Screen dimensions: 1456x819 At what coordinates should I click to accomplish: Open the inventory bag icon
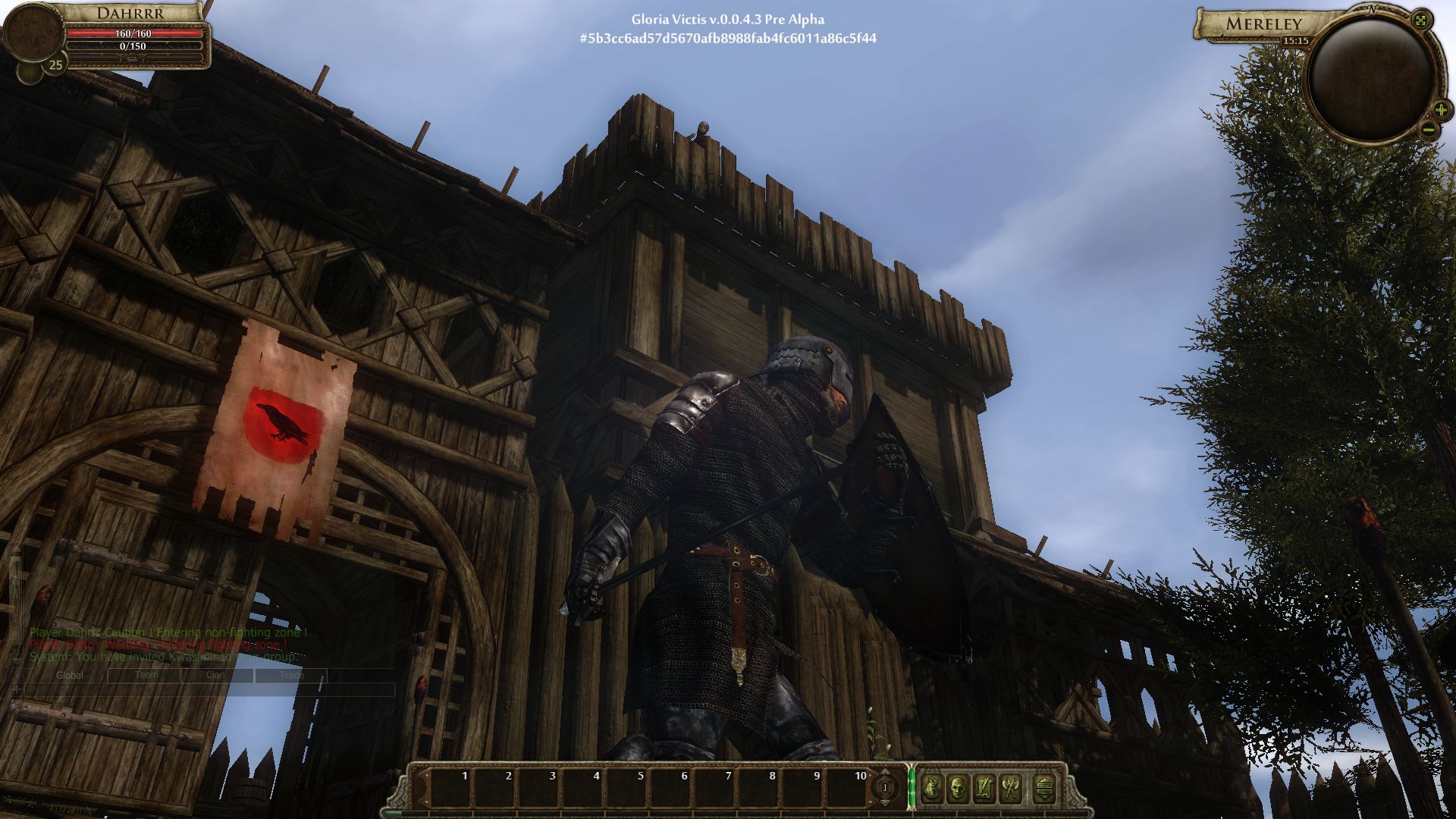click(x=932, y=788)
